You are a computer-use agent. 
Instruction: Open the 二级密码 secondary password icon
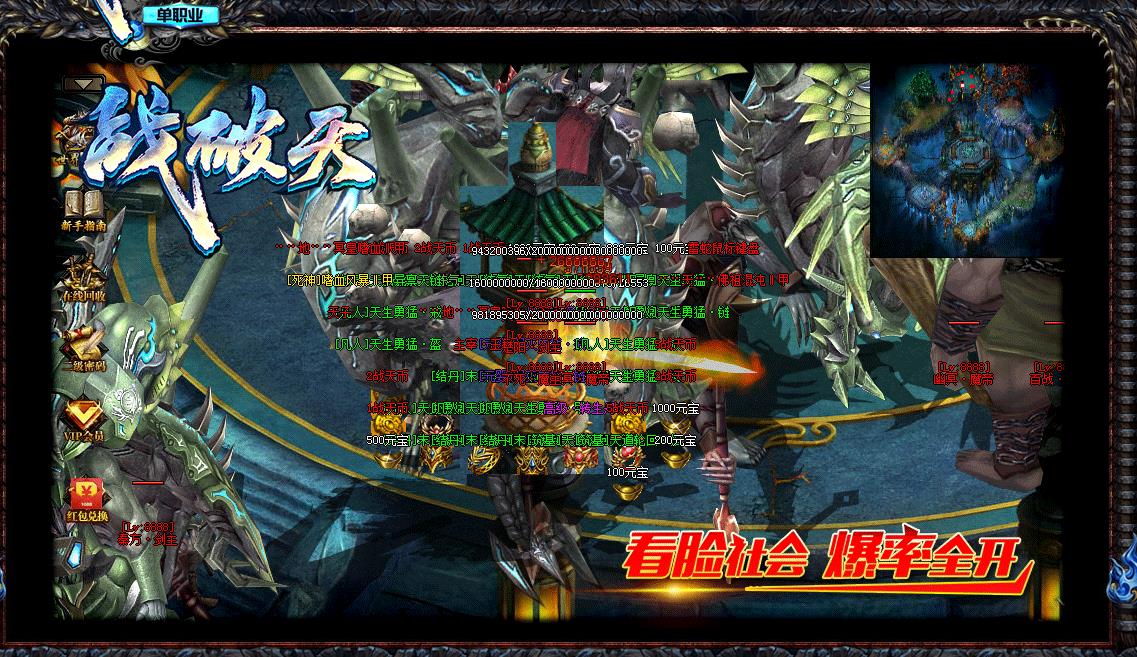tap(84, 346)
